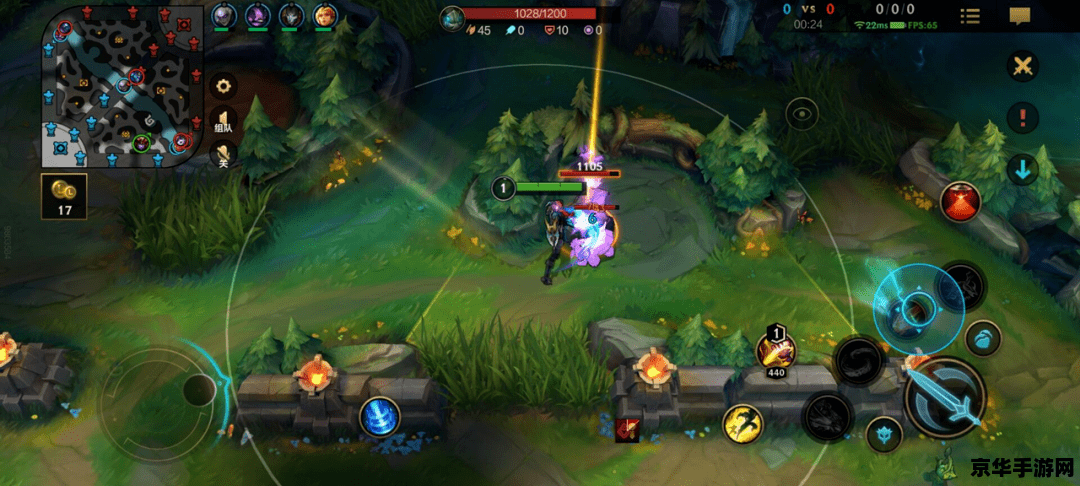The height and width of the screenshot is (486, 1080).
Task: Activate the blue swirl Recall button
Action: (380, 416)
